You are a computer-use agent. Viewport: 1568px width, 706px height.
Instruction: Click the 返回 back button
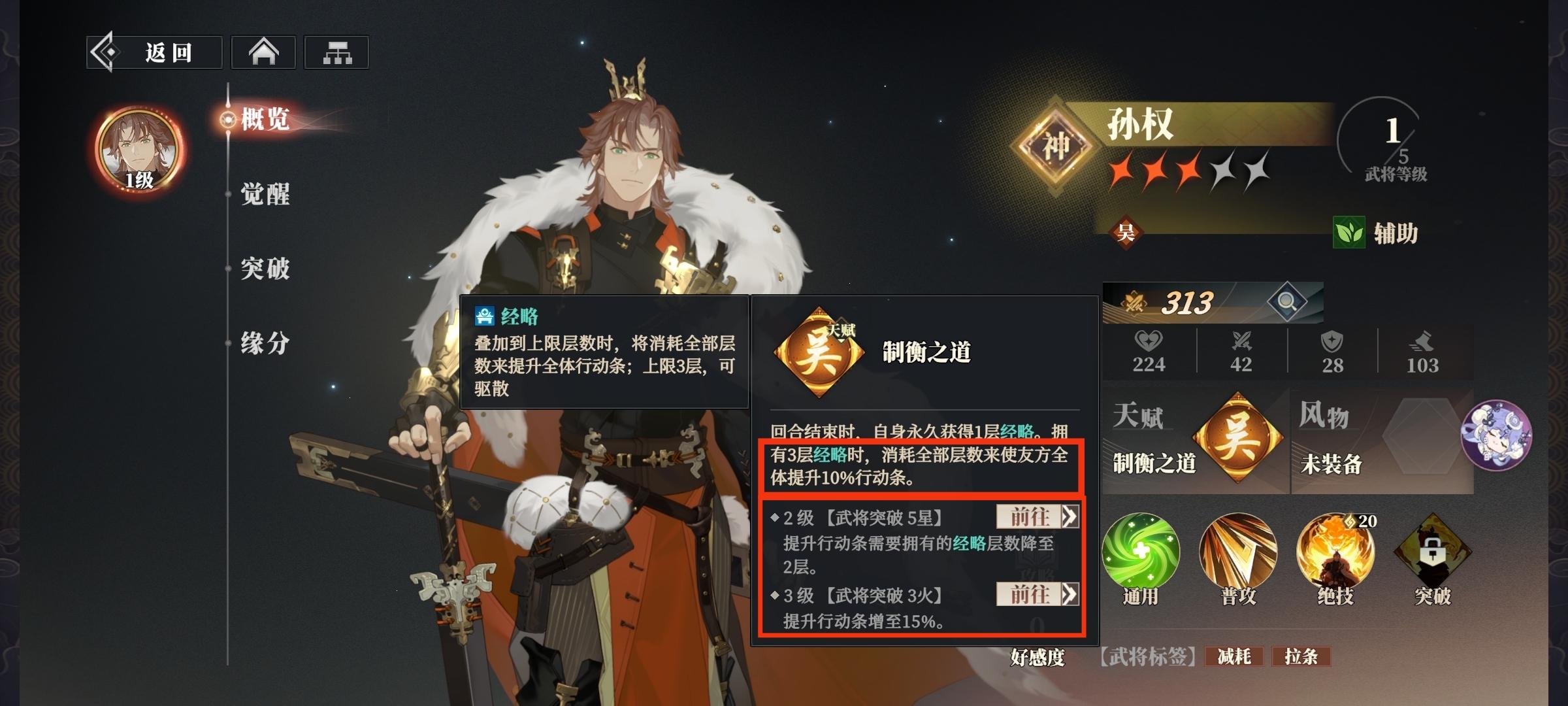(x=155, y=51)
